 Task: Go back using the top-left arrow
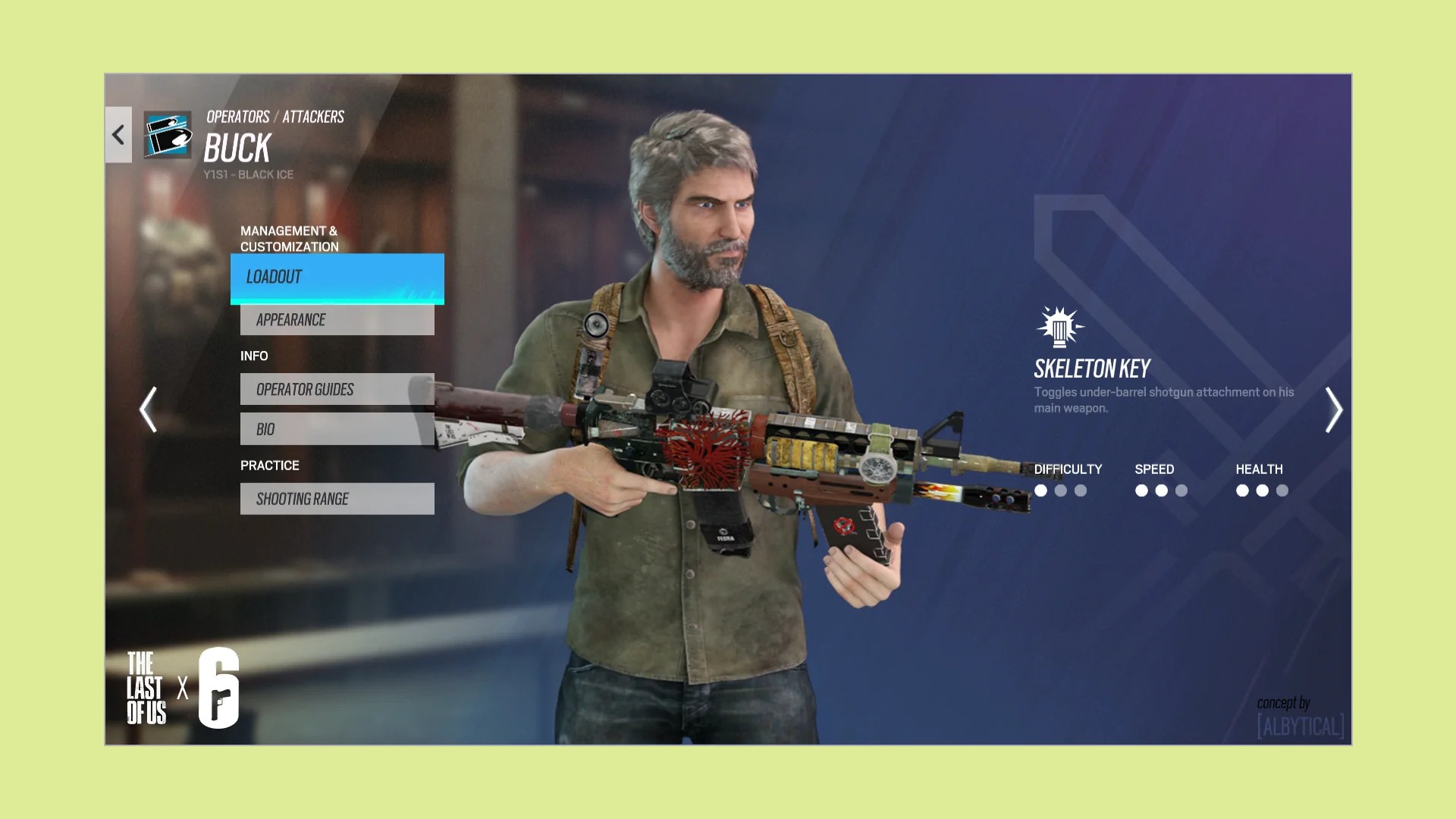click(x=118, y=135)
